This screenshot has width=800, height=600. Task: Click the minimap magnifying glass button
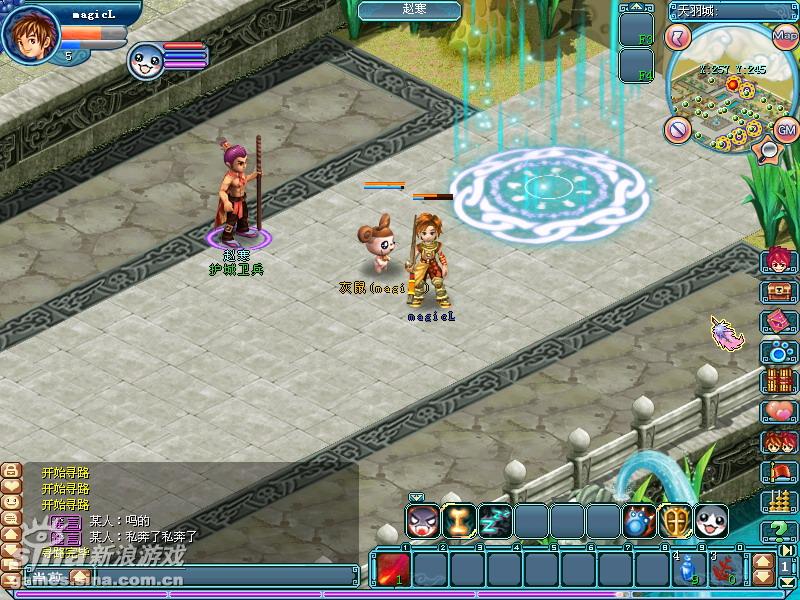tap(770, 150)
